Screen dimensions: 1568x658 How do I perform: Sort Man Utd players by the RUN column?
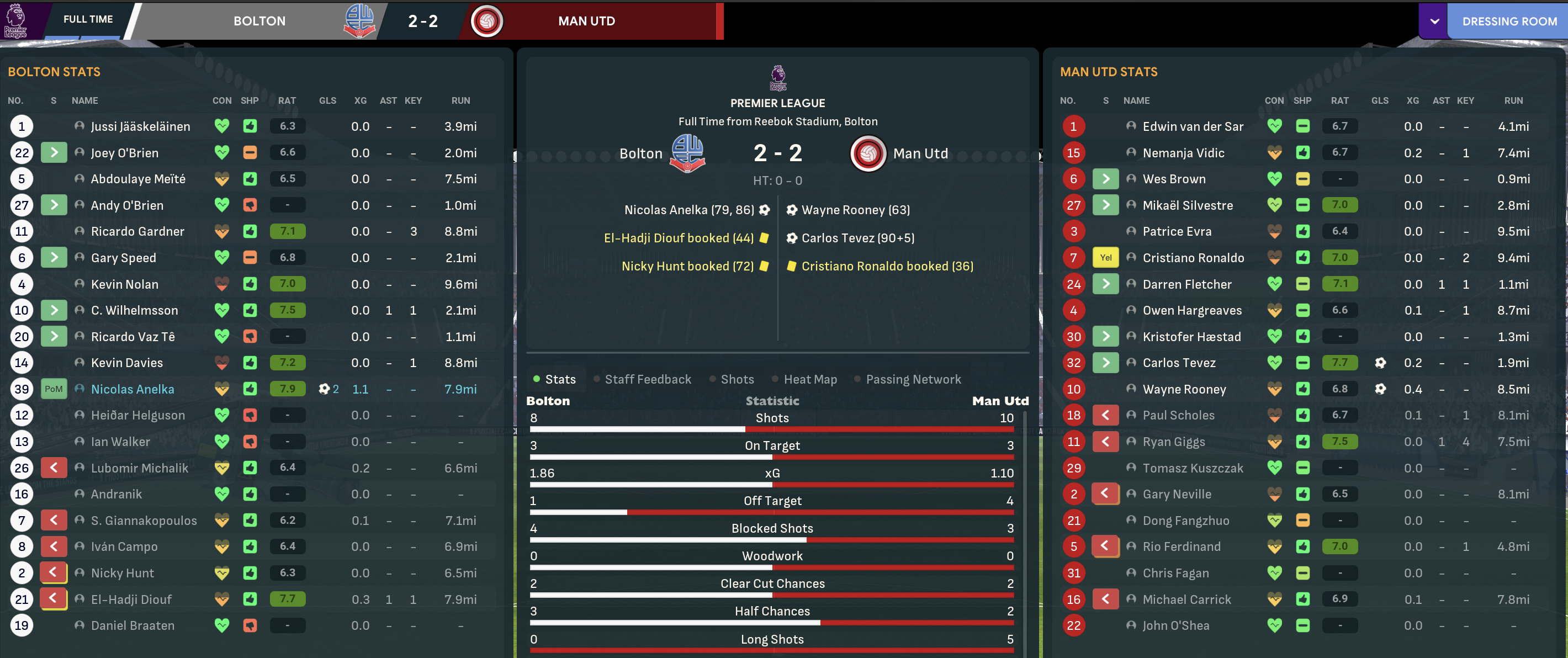click(x=1513, y=100)
